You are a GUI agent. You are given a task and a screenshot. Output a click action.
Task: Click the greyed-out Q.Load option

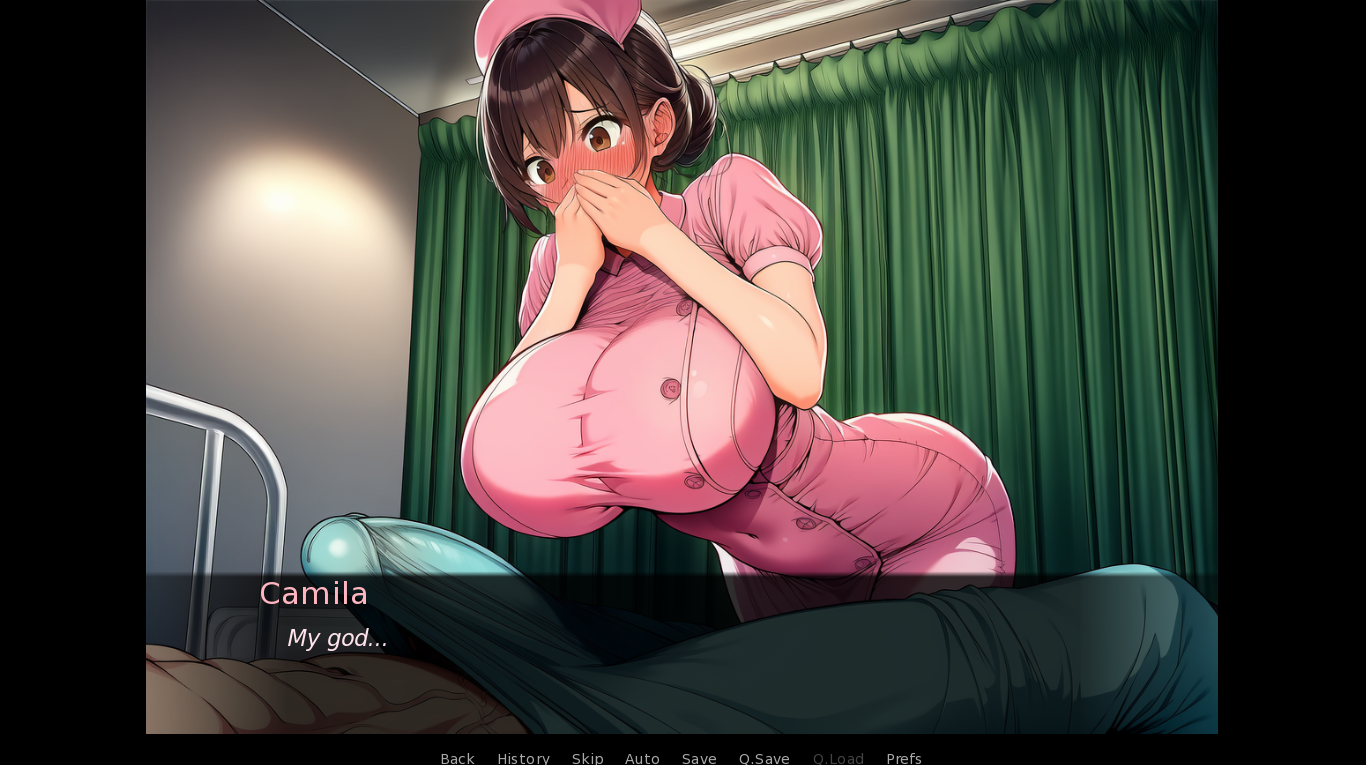coord(838,758)
